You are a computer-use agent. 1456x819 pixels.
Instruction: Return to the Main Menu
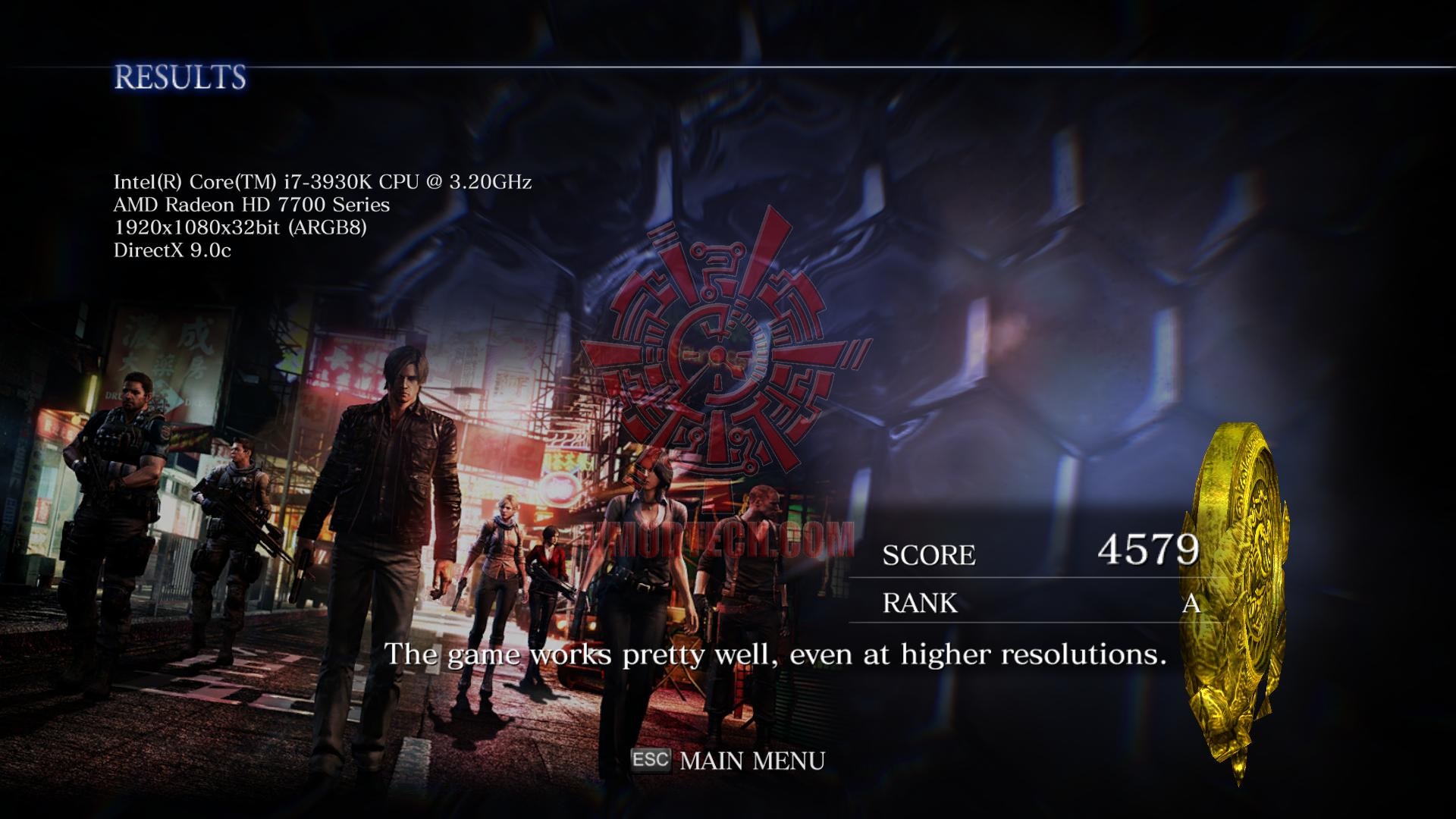point(751,761)
